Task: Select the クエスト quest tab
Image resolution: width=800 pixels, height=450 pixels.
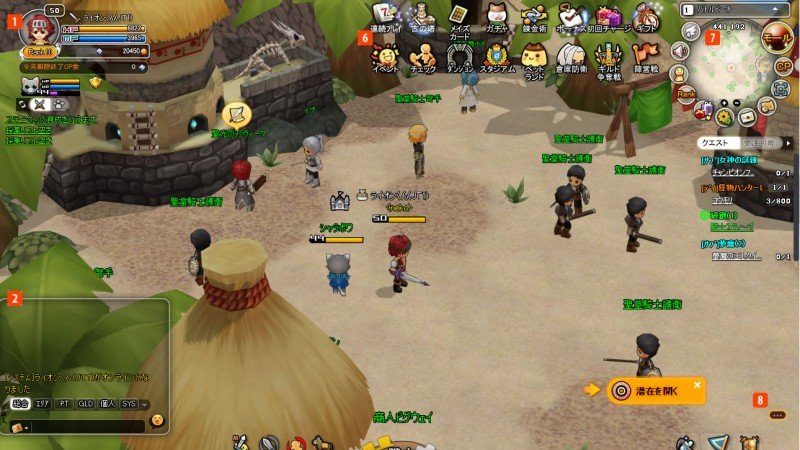Action: [x=715, y=143]
